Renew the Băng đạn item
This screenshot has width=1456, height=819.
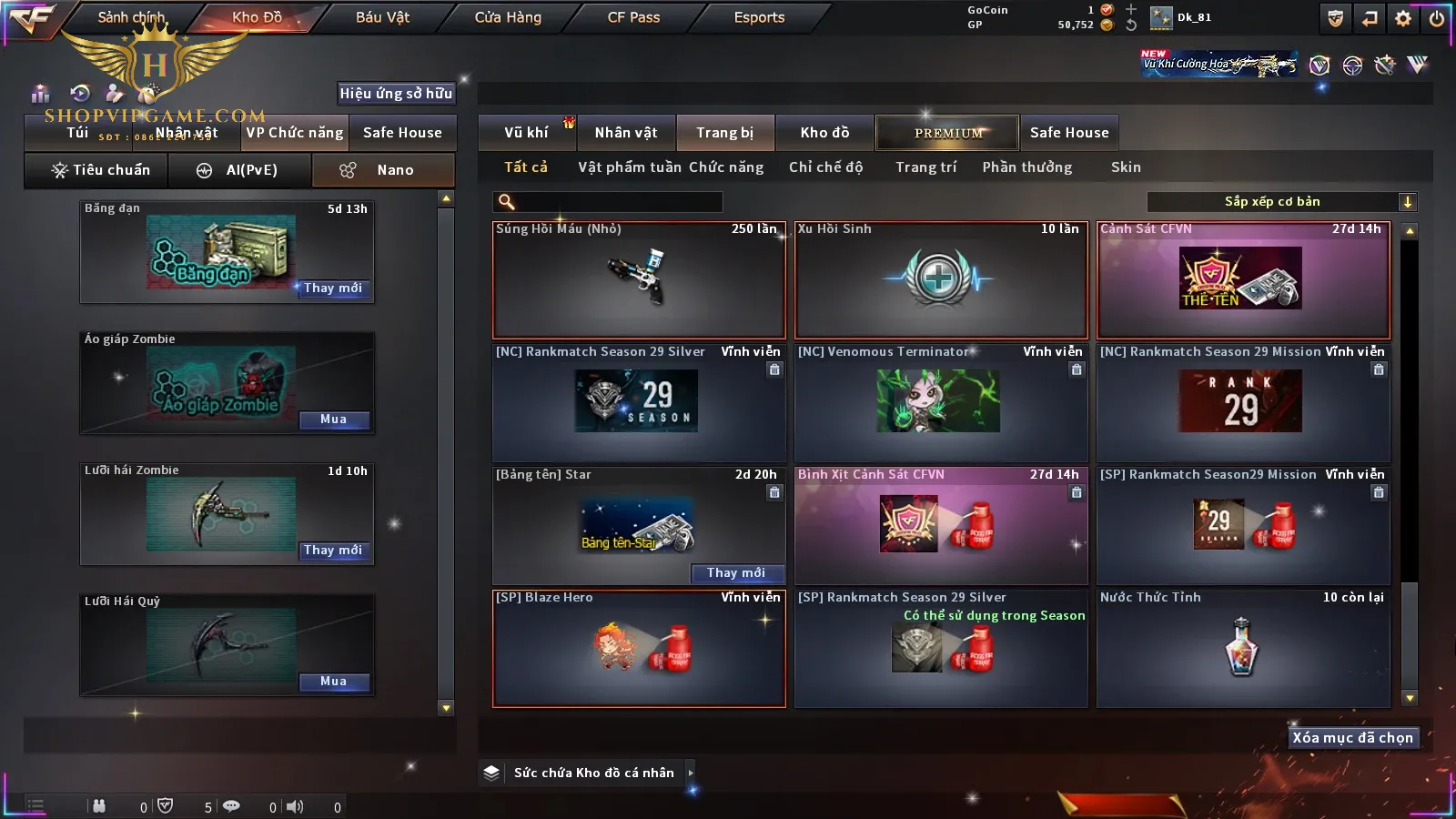(333, 288)
